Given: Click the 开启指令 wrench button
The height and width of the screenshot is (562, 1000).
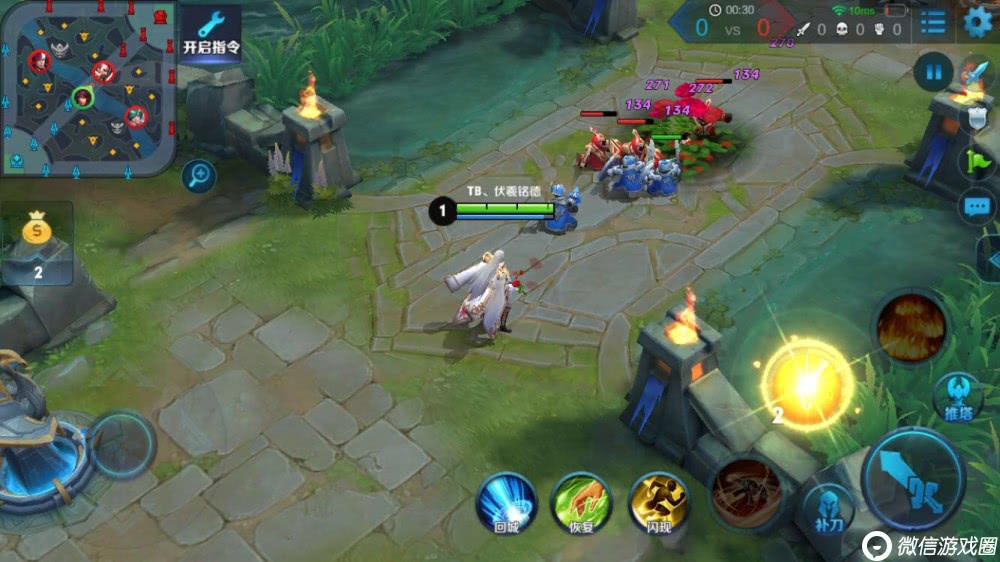Looking at the screenshot, I should pos(211,33).
